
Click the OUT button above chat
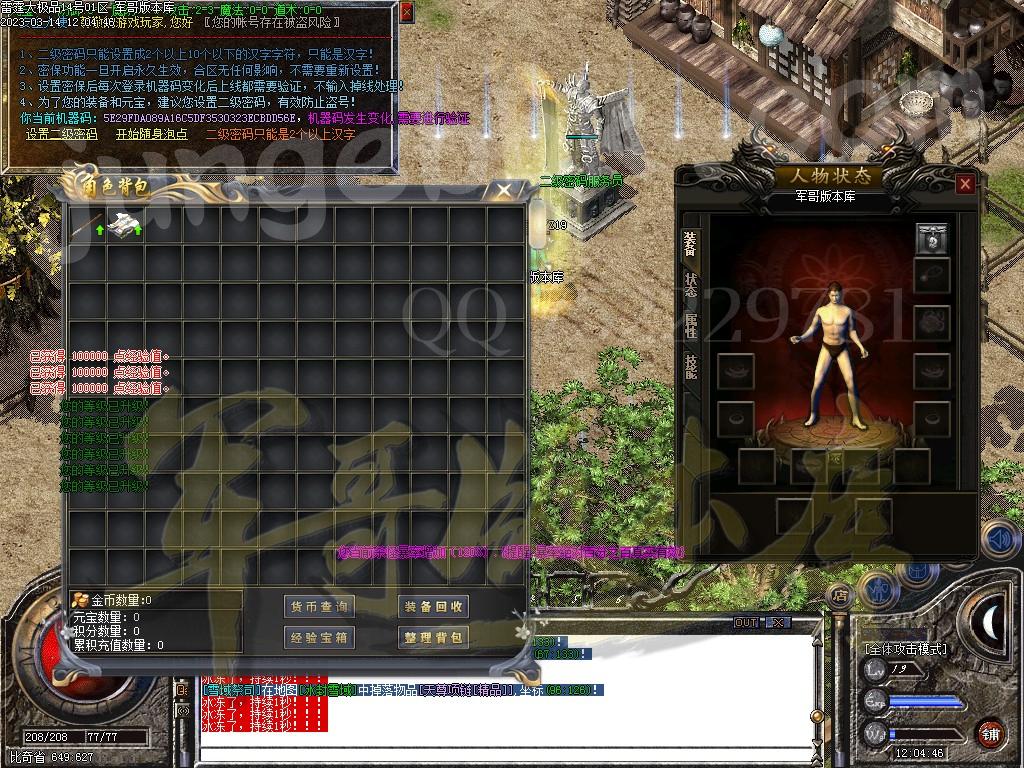(x=746, y=622)
